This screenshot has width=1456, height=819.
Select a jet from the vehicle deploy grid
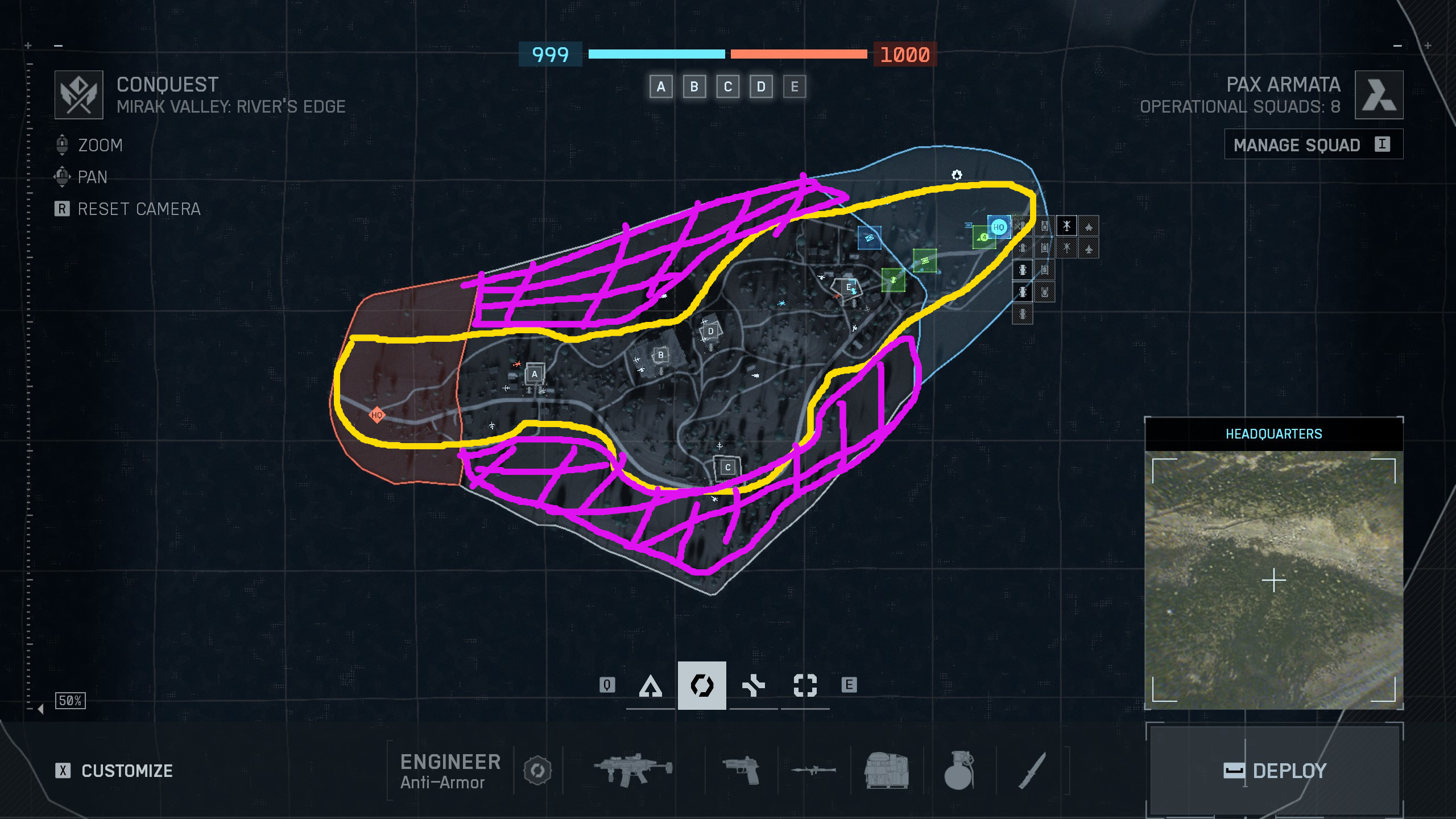[x=1089, y=227]
